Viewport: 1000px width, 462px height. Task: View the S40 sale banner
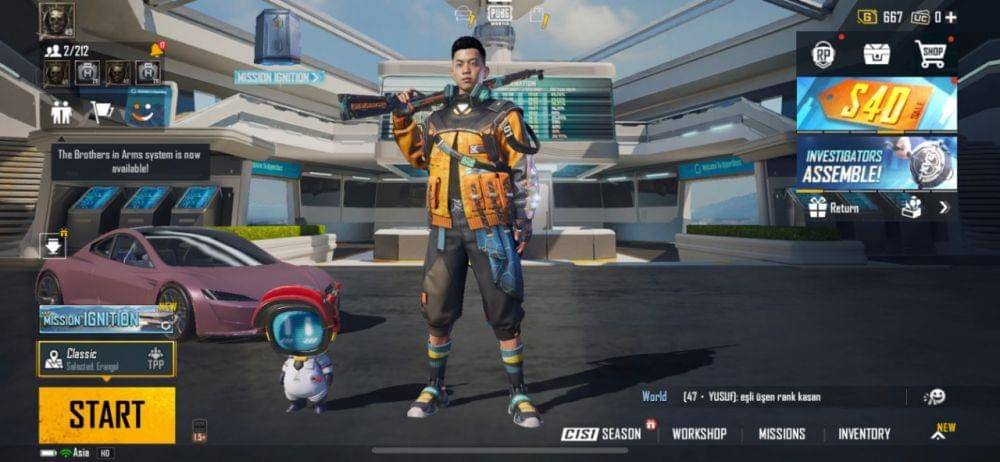click(x=876, y=104)
